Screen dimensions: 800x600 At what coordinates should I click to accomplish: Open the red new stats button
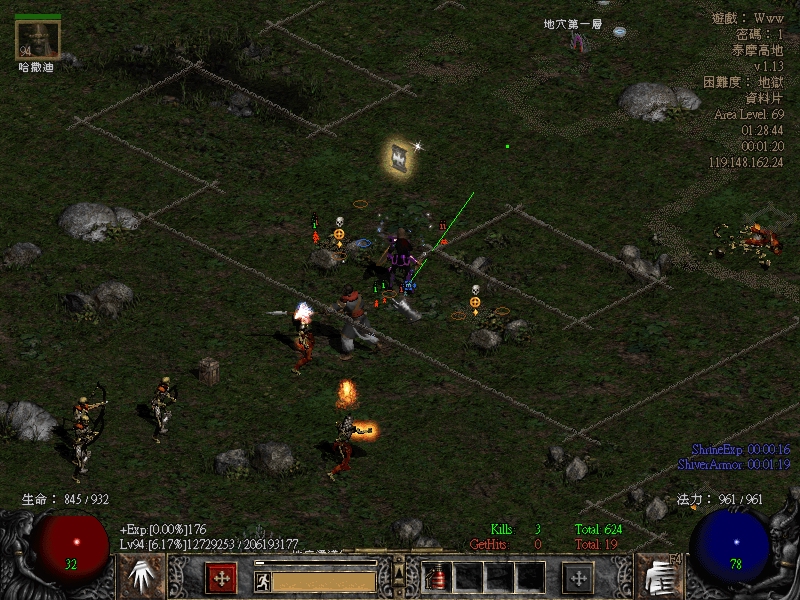pyautogui.click(x=221, y=577)
